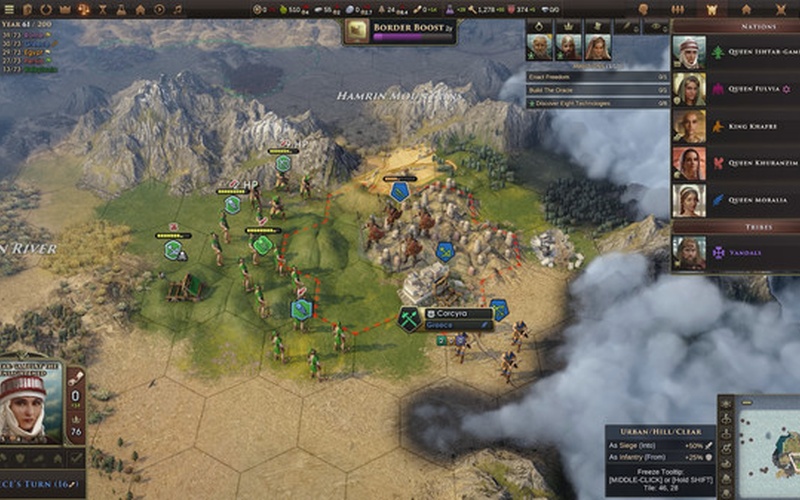Screen dimensions: 800x500
Task: Open the Discover Eight Technologies goal
Action: pos(597,103)
